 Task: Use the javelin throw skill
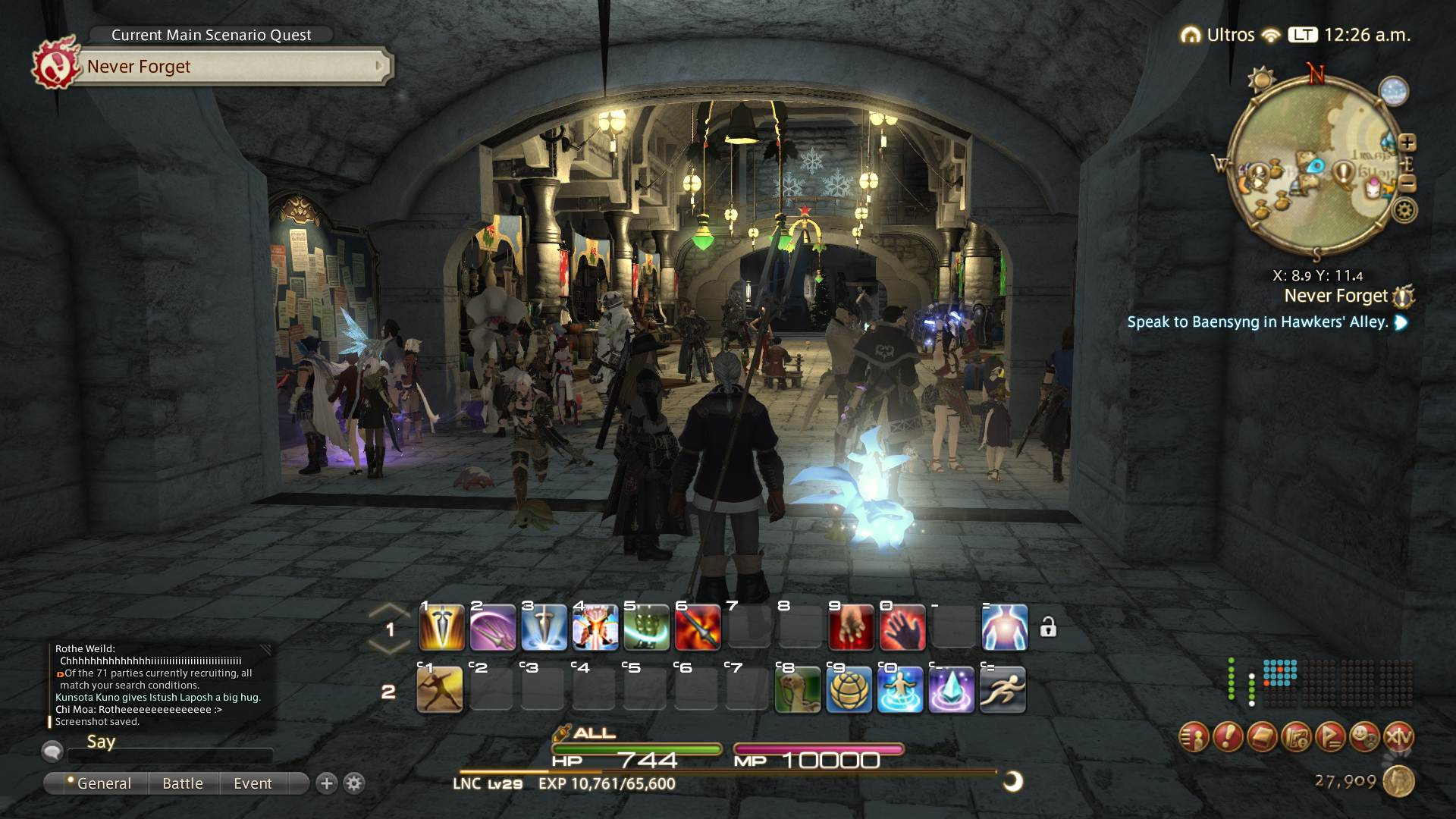pos(440,689)
